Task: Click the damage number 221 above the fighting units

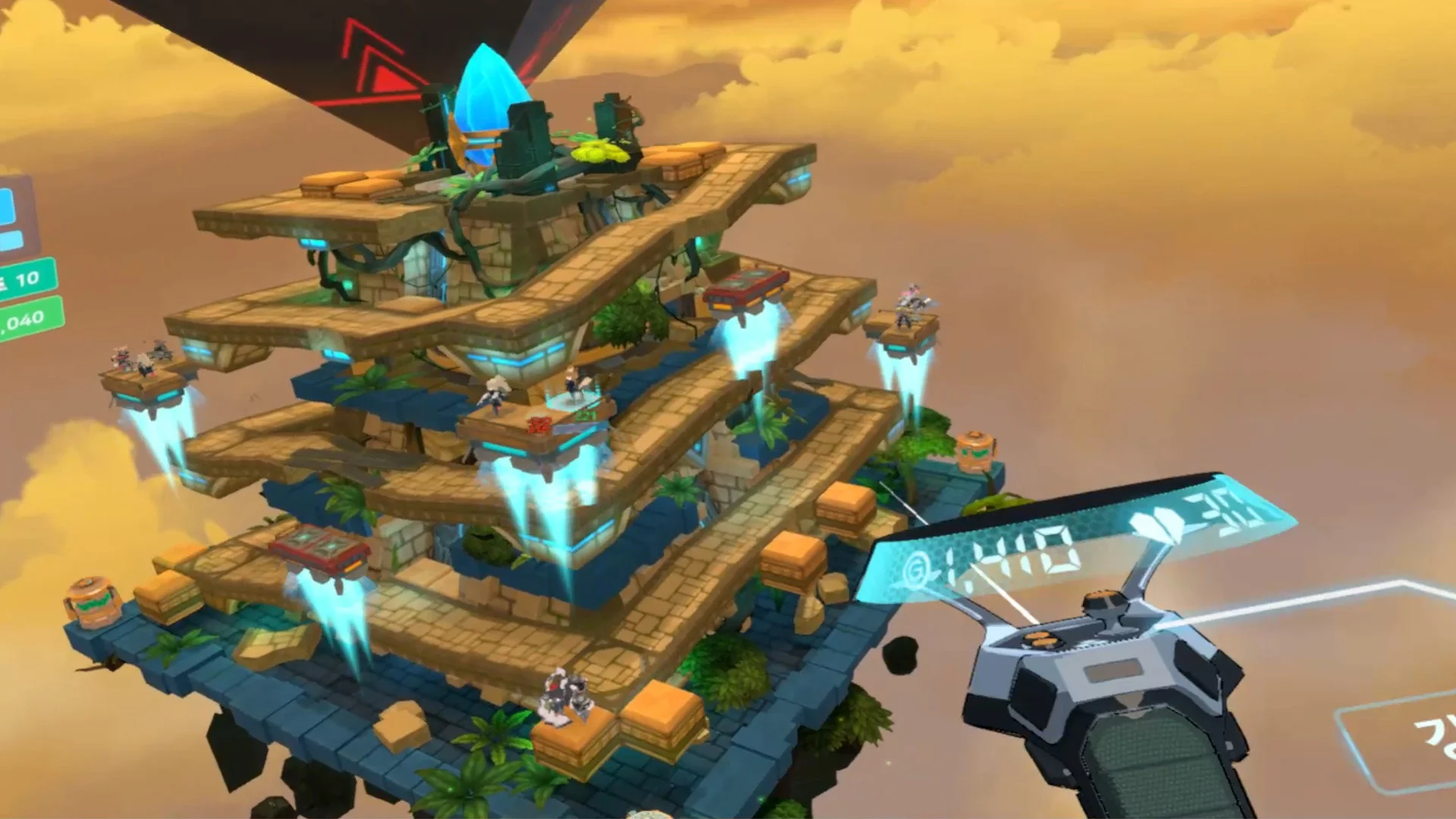Action: point(585,417)
